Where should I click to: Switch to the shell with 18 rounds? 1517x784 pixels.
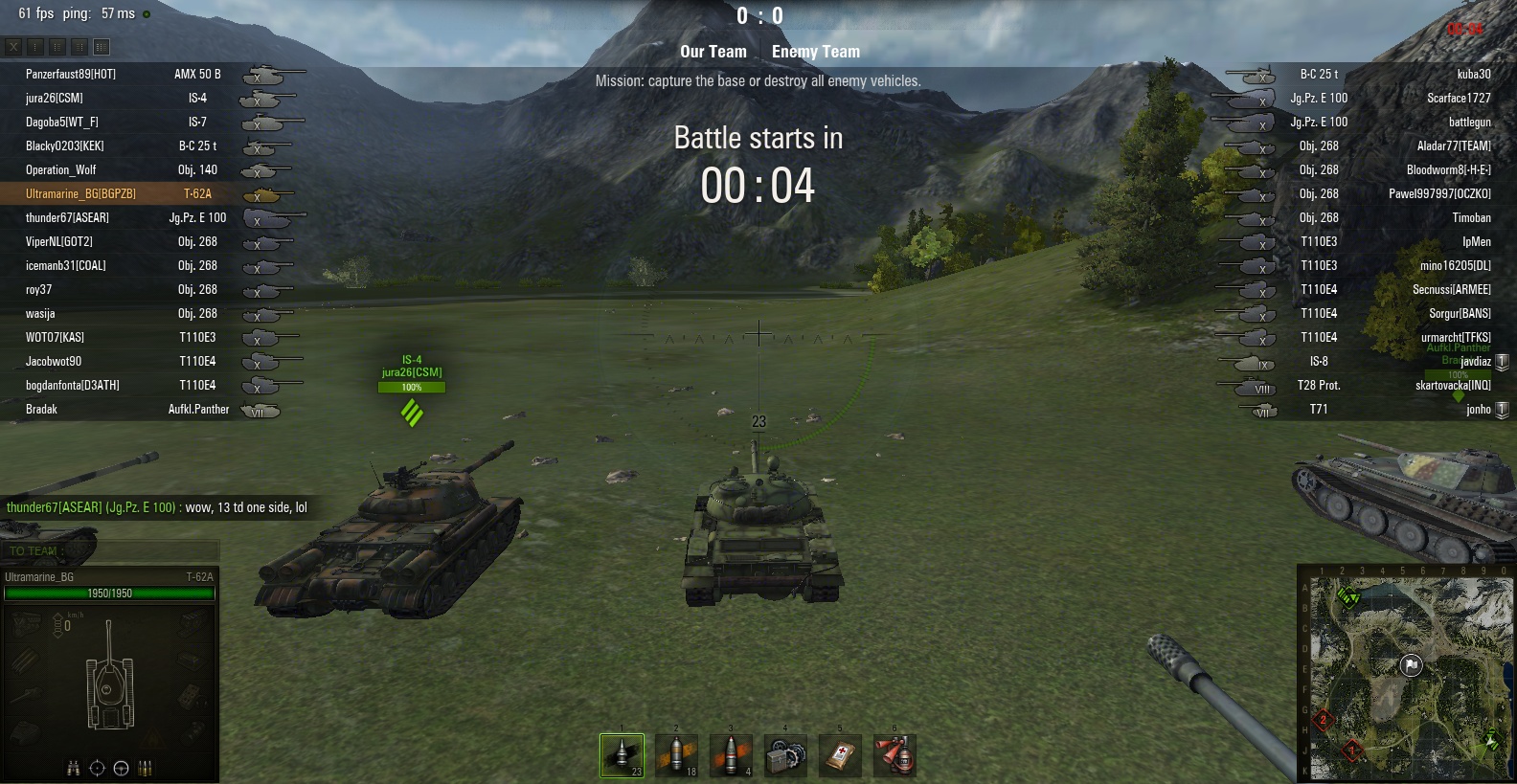click(676, 755)
